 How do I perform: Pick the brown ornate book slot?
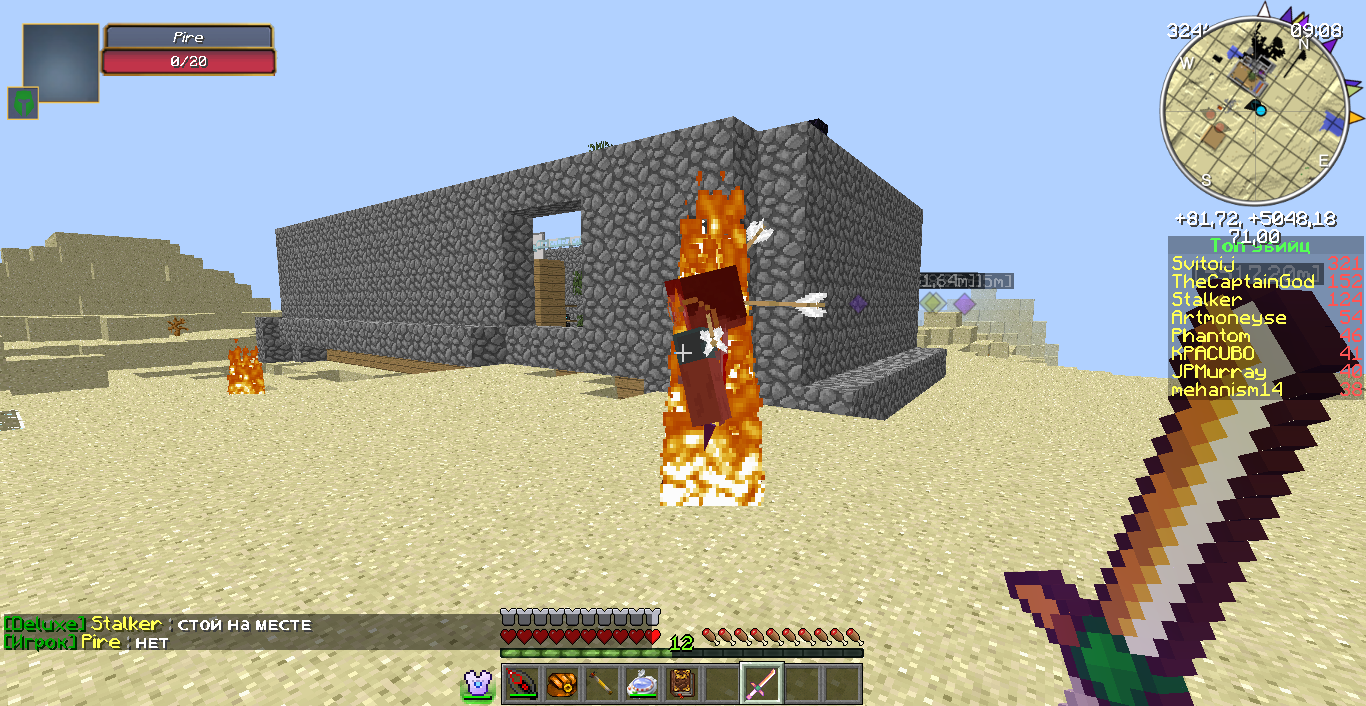click(682, 684)
